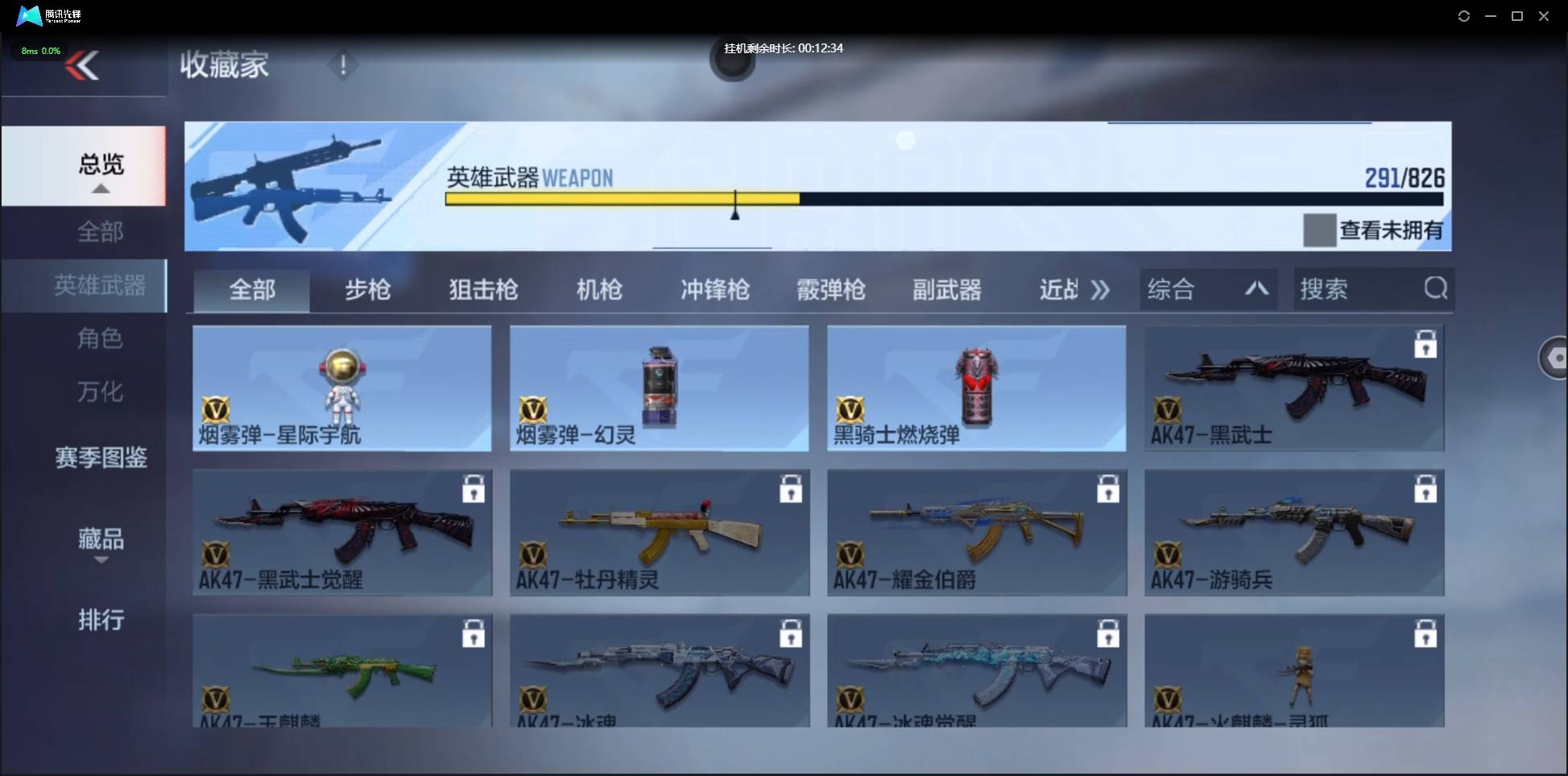Click the Tencent Pioneer logo
The width and height of the screenshot is (1568, 776).
click(29, 15)
